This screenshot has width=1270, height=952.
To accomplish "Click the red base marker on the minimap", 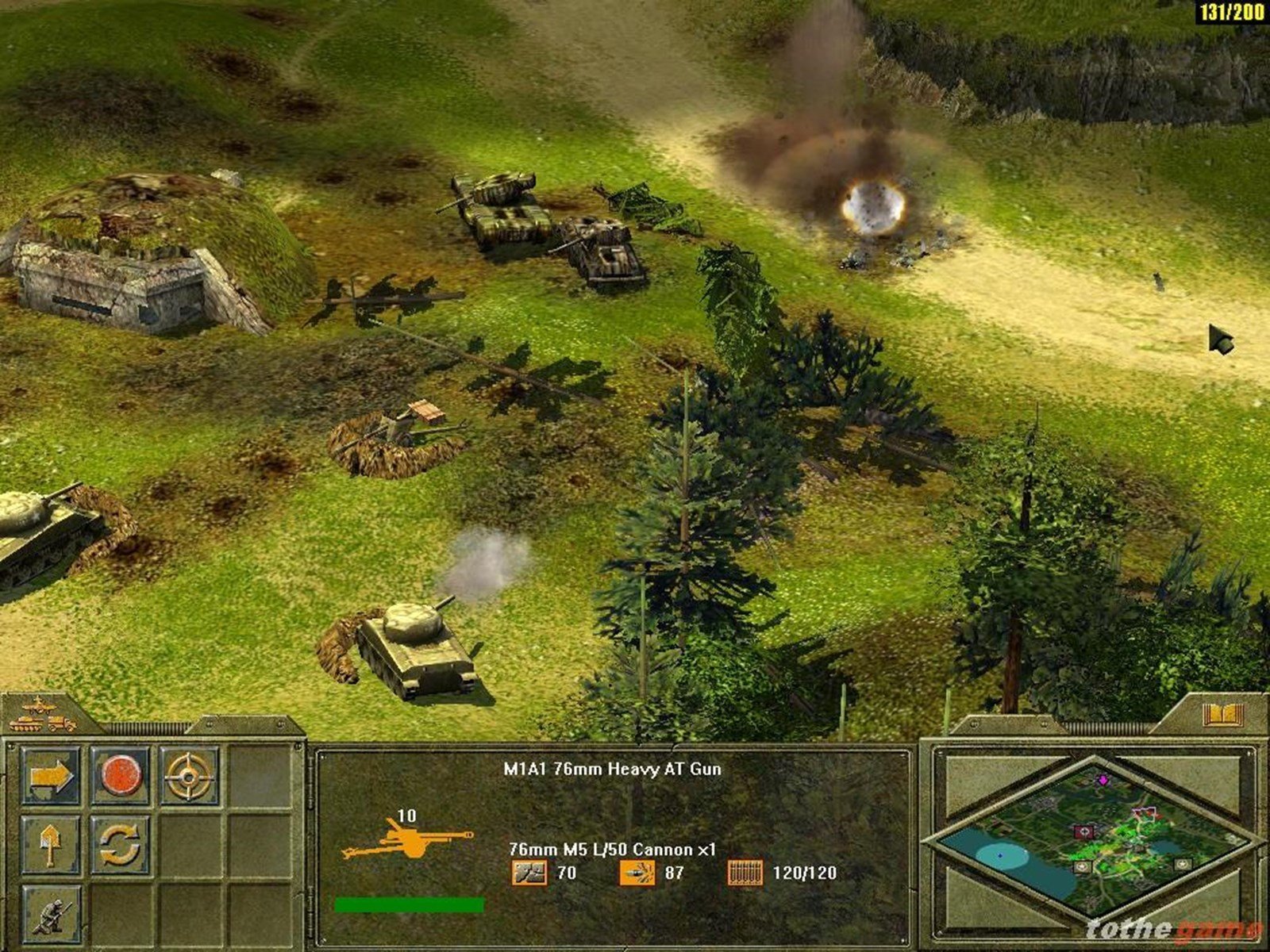I will click(1083, 831).
